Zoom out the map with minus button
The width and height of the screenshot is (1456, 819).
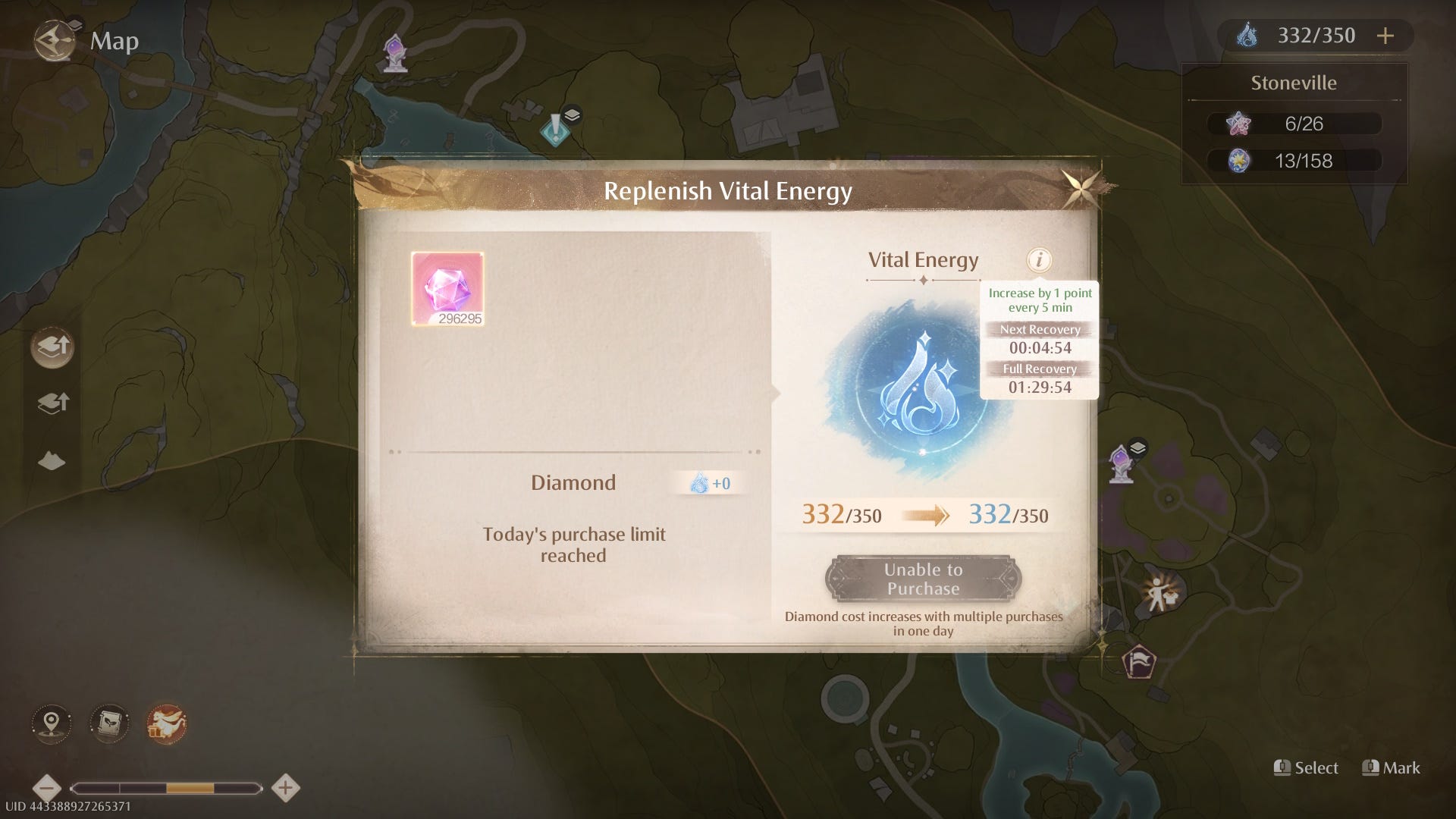[47, 788]
